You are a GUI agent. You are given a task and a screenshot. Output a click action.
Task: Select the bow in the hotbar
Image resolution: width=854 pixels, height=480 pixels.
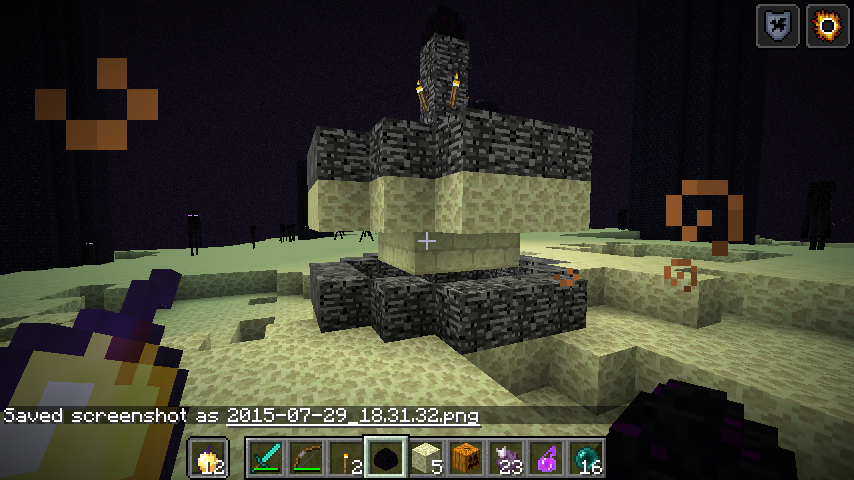point(306,459)
